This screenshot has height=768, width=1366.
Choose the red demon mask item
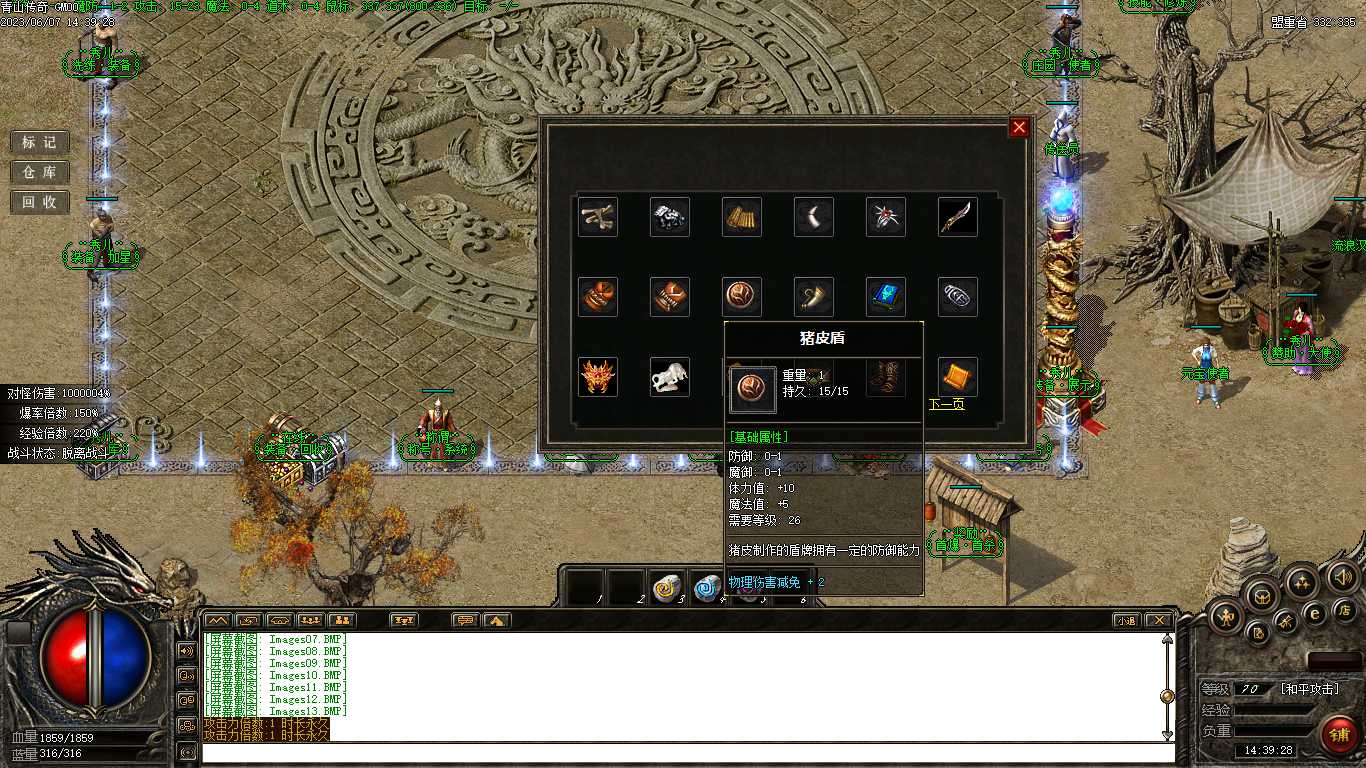pos(598,377)
